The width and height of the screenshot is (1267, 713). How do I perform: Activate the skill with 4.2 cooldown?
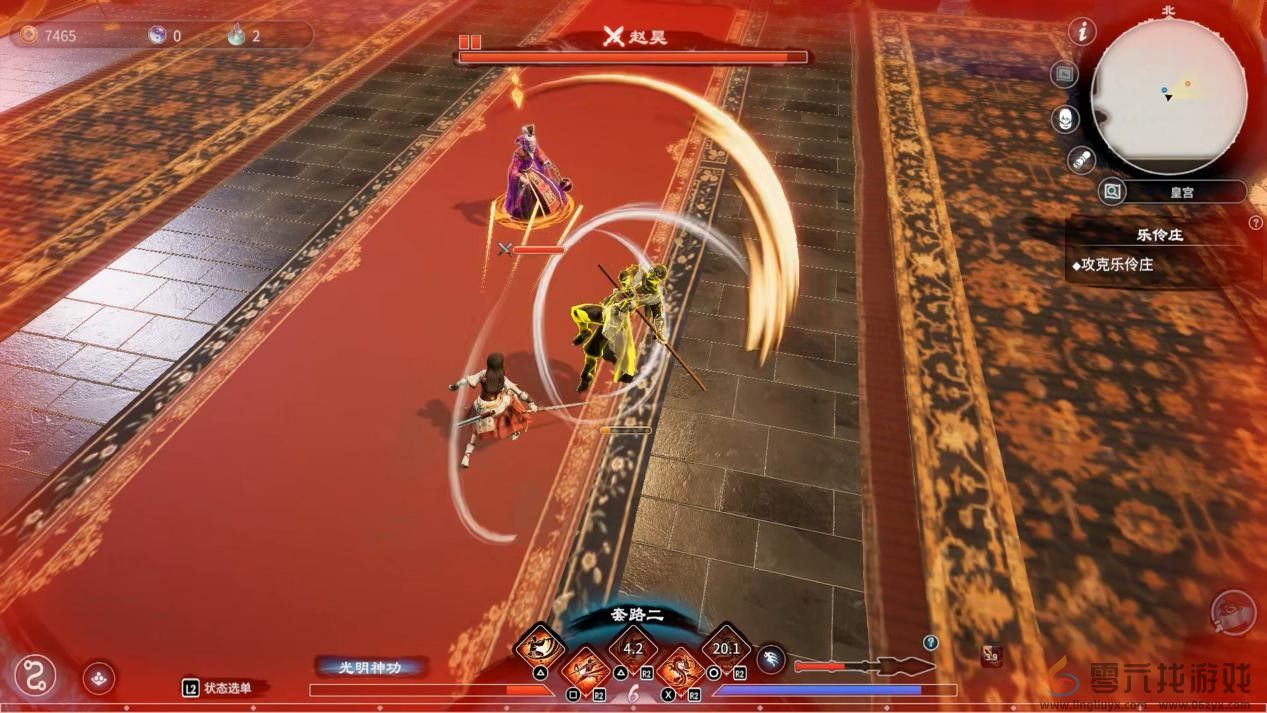tap(633, 648)
